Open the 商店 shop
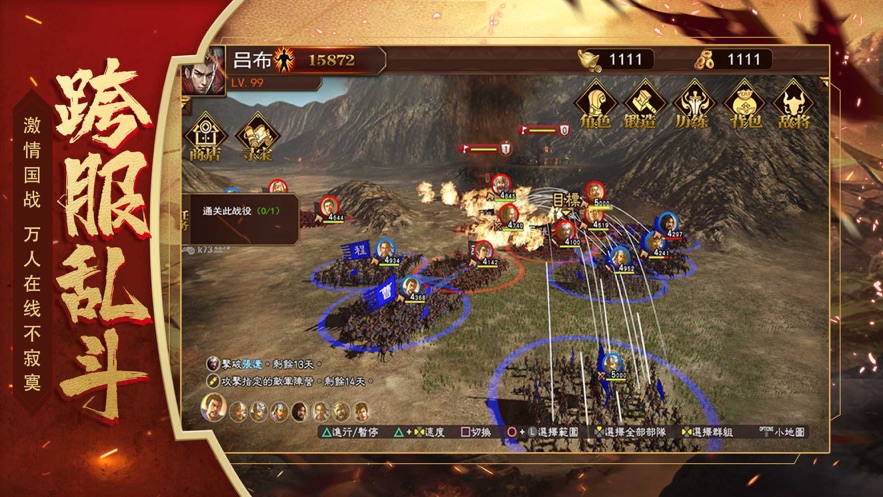Screen dimensions: 883x497 (206, 137)
